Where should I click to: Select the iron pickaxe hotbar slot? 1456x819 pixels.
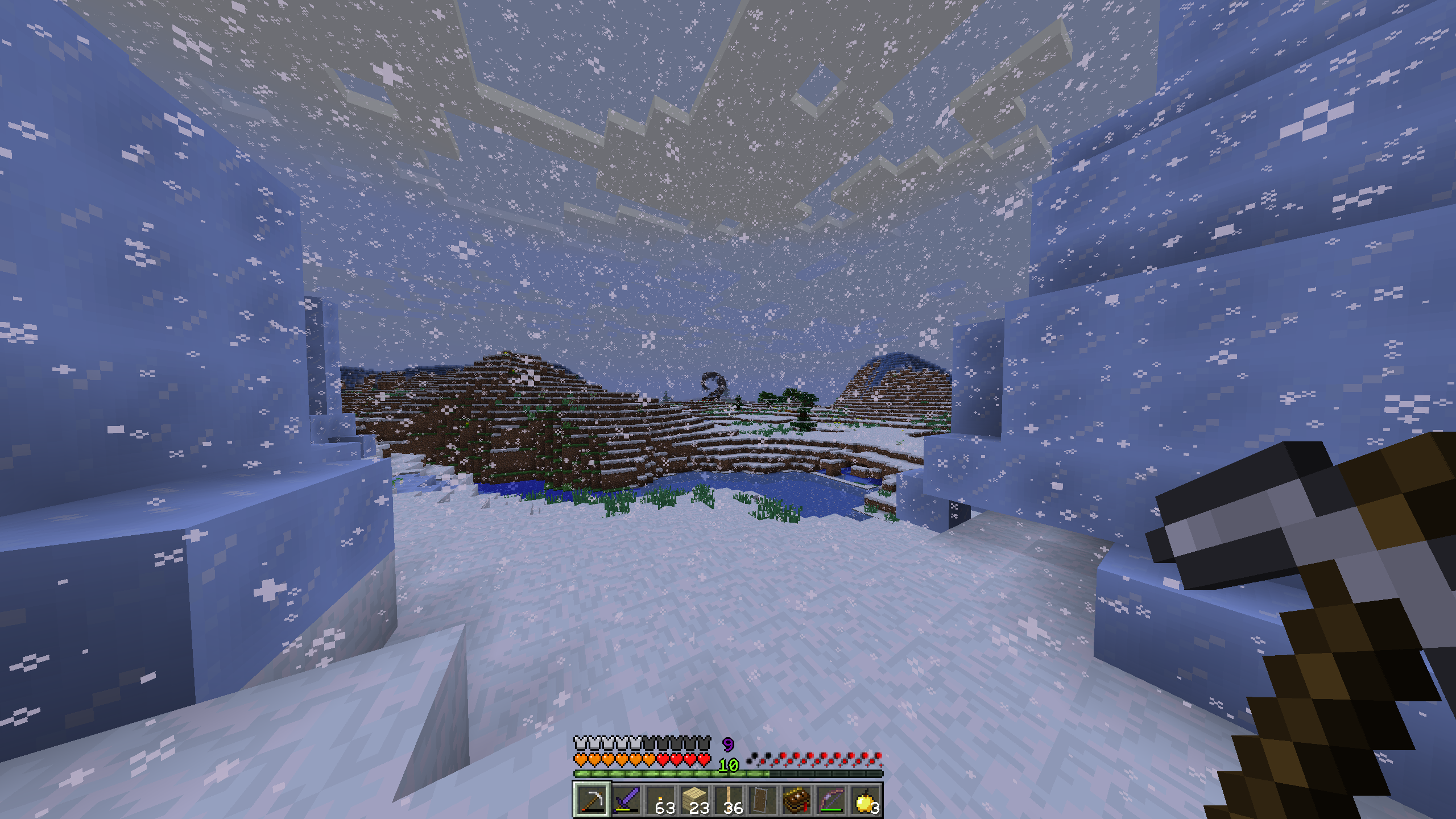click(x=591, y=800)
